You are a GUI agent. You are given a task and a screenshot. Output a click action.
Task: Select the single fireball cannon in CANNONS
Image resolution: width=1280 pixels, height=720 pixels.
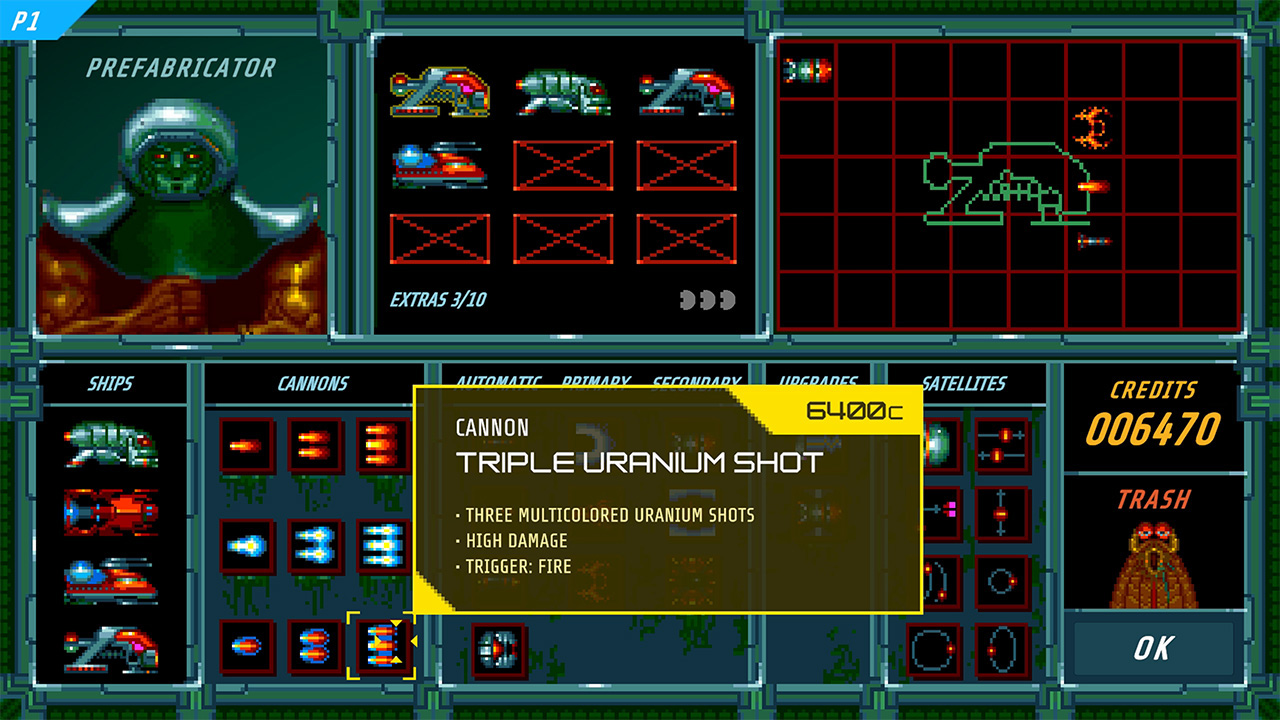click(244, 443)
